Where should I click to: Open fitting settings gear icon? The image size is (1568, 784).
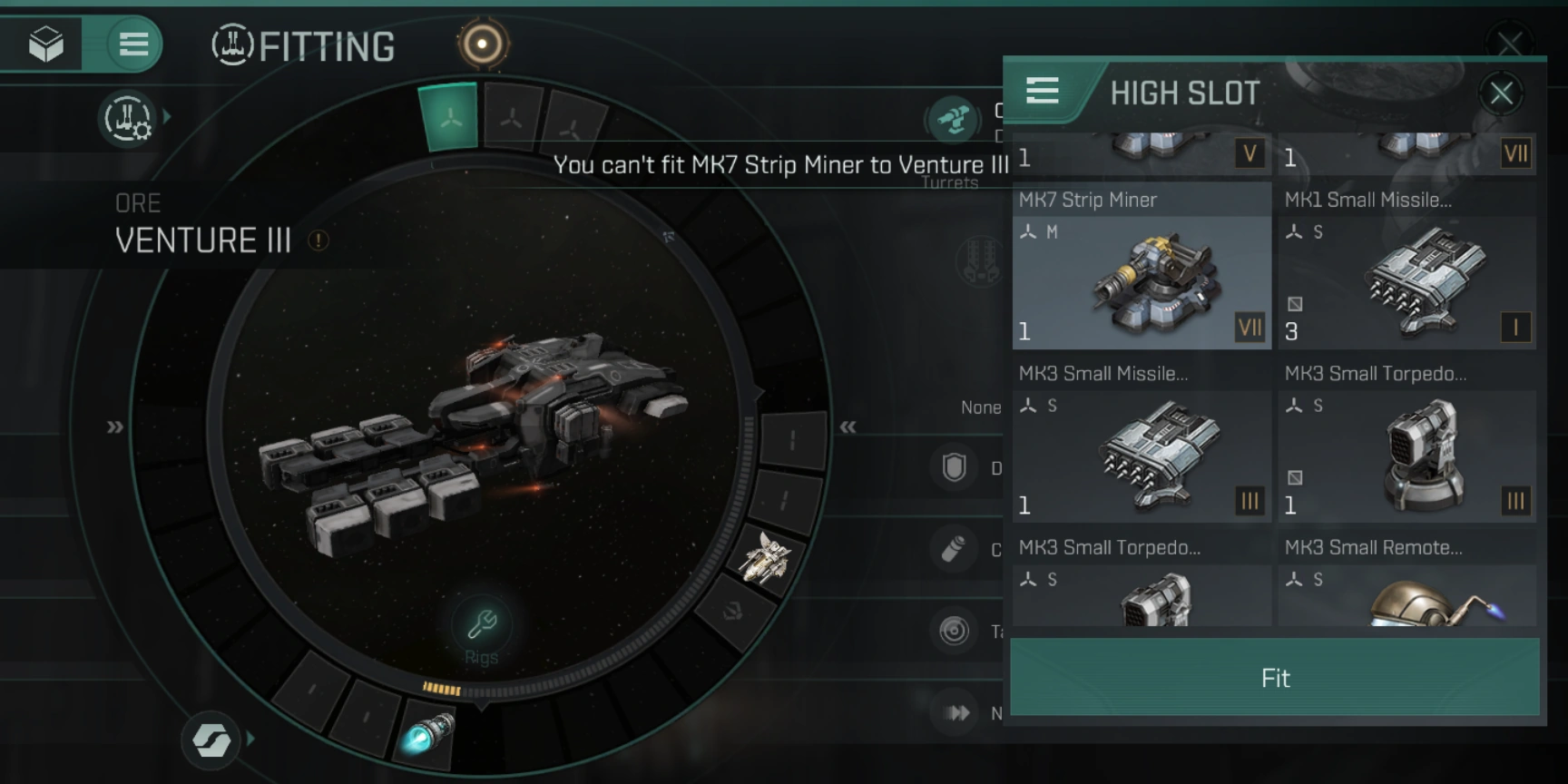click(x=128, y=119)
